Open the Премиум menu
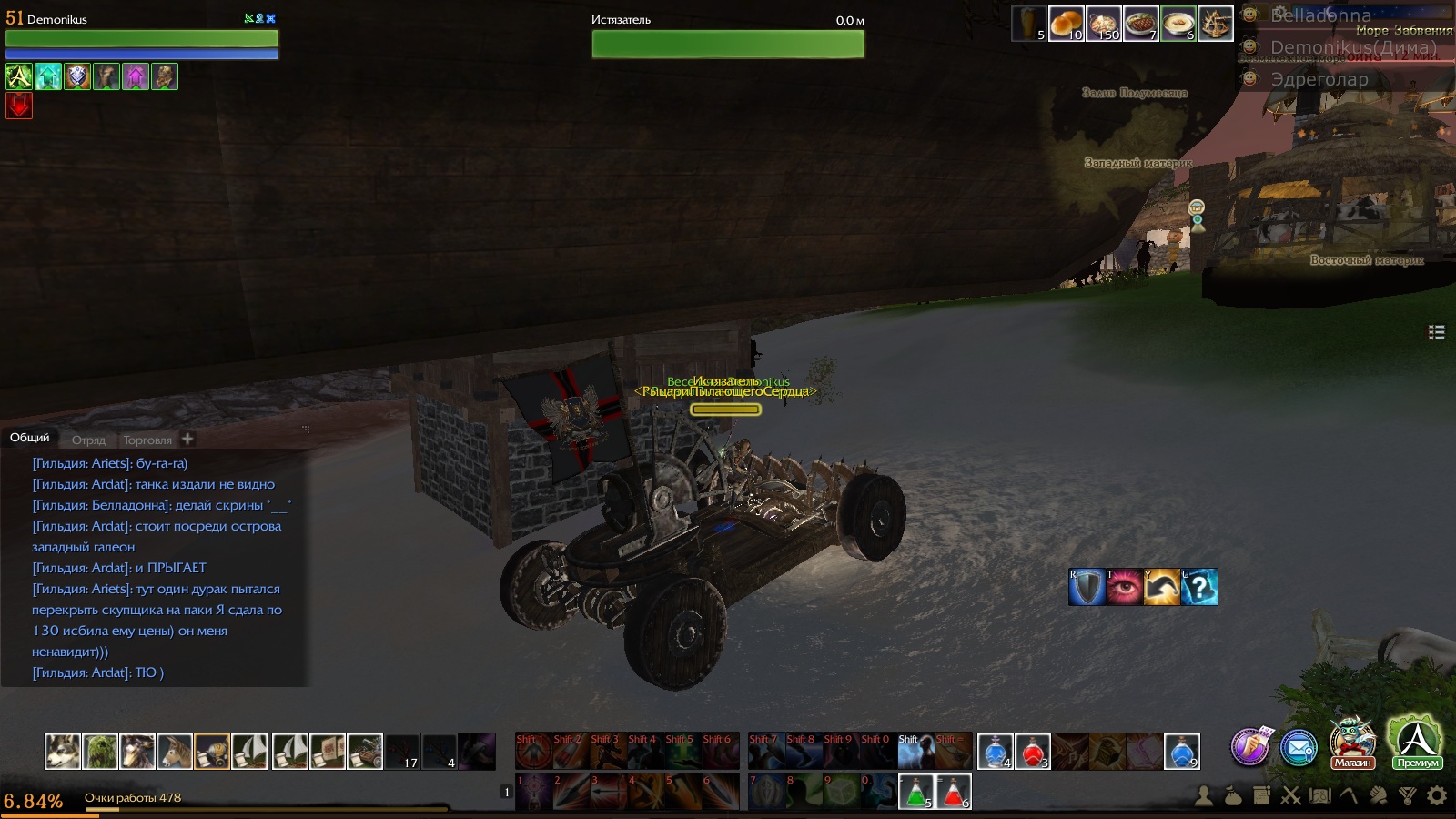Screen dimensions: 1456x819 coord(1417,743)
